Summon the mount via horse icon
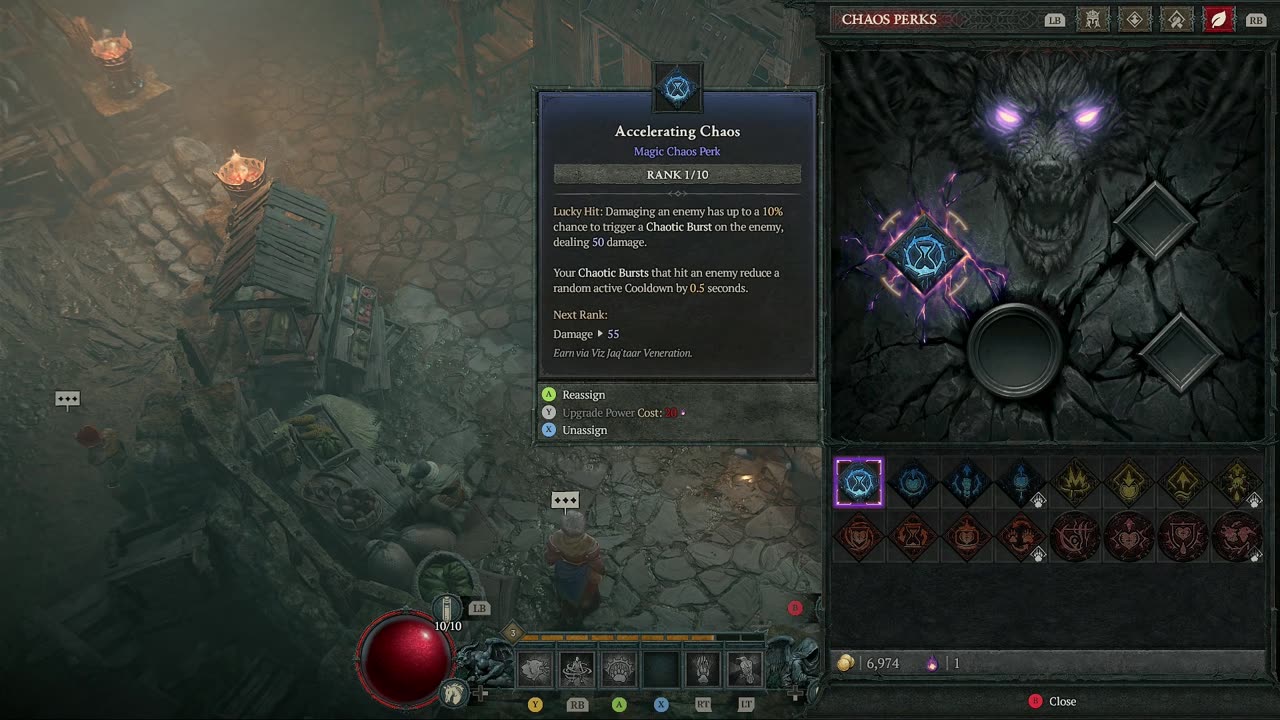The width and height of the screenshot is (1280, 720). tap(455, 691)
